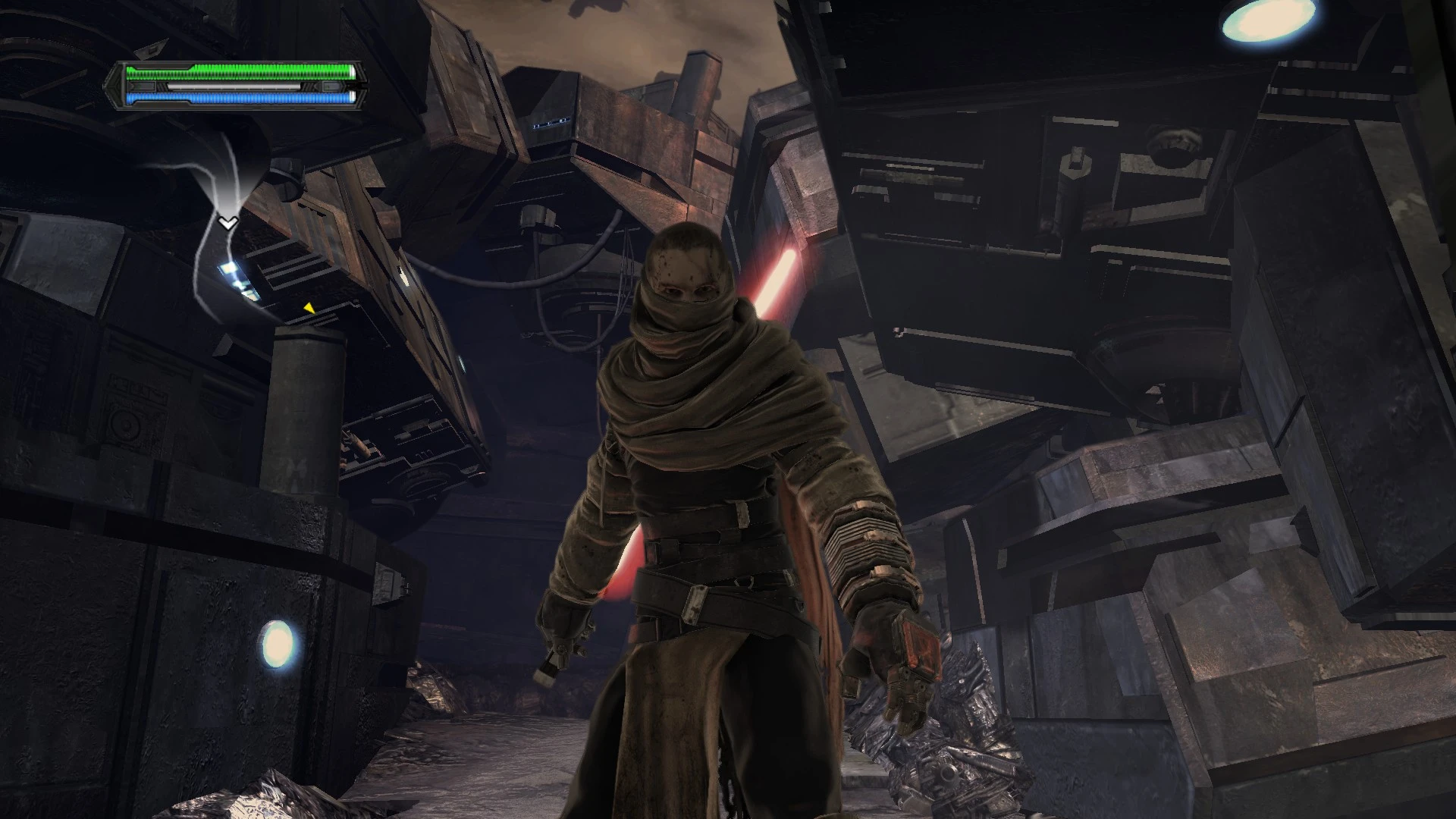Click the yellow objective arrow marker

(x=309, y=309)
